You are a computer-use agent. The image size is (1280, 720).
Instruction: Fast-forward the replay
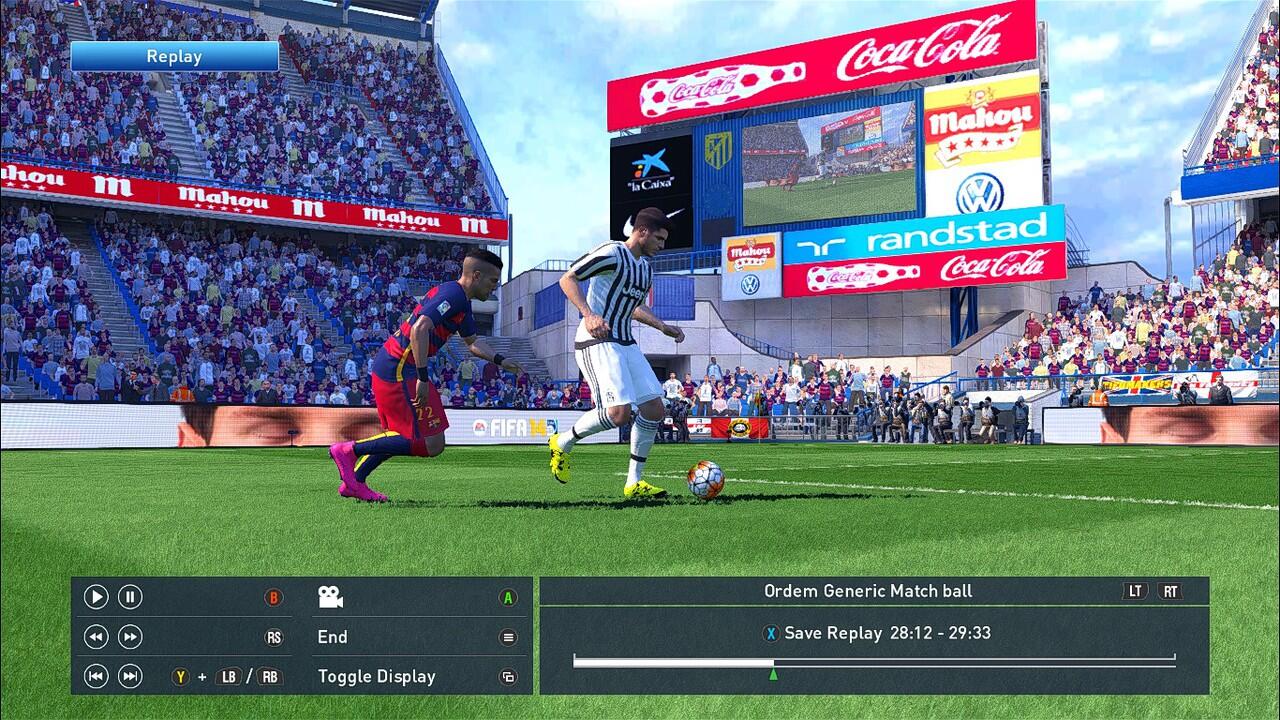click(x=130, y=637)
